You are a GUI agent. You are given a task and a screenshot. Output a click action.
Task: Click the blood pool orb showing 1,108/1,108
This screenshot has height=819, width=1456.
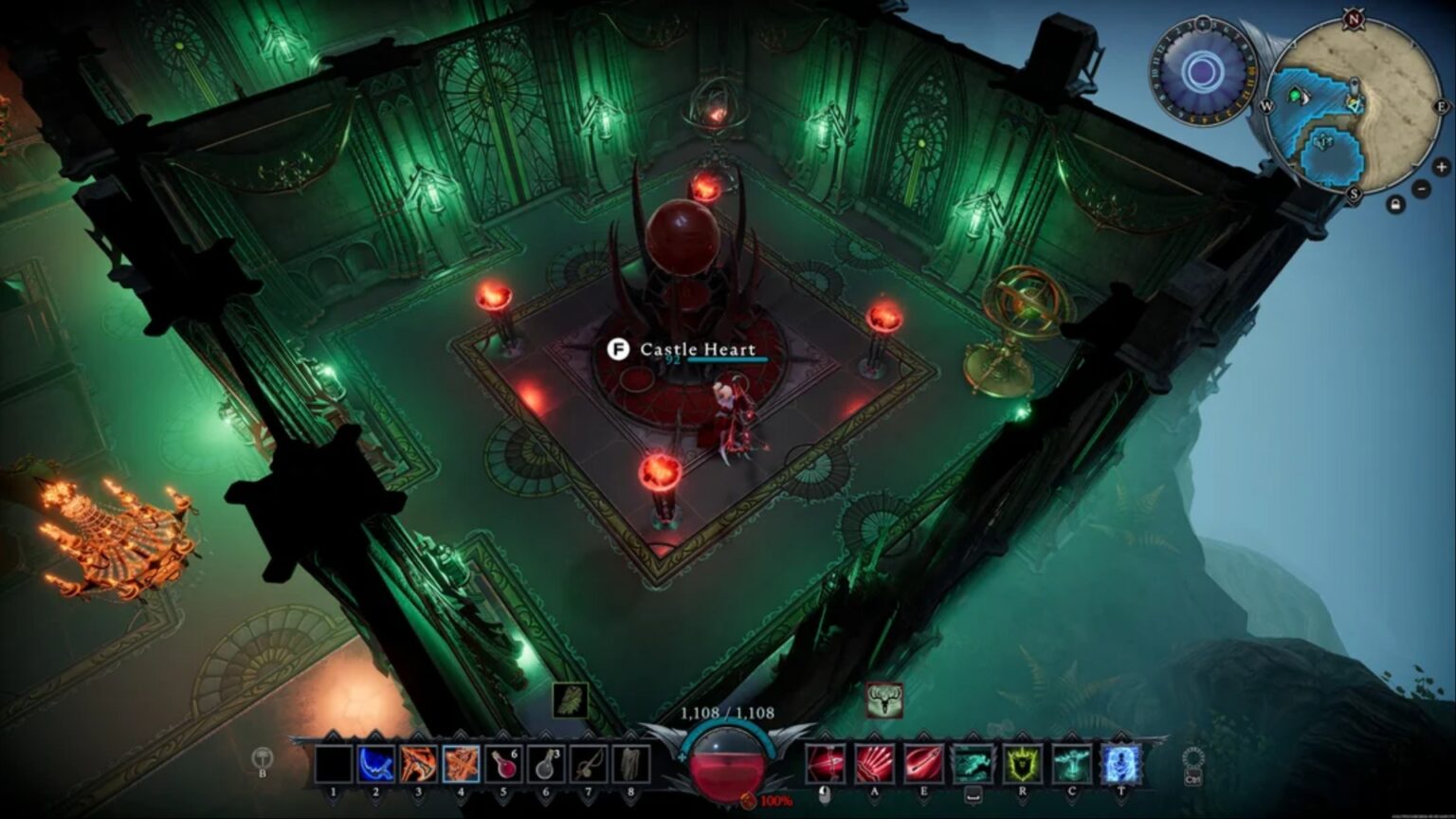click(730, 764)
